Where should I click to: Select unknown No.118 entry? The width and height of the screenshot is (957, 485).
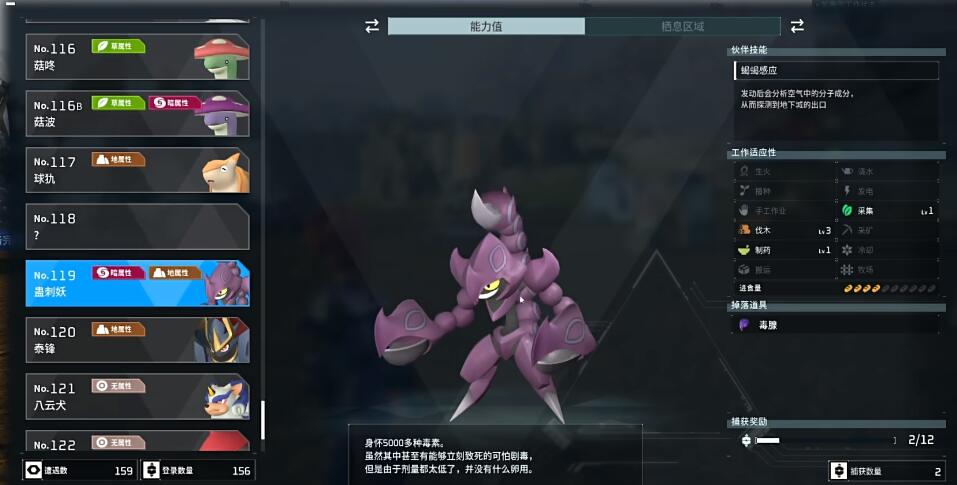pos(137,226)
